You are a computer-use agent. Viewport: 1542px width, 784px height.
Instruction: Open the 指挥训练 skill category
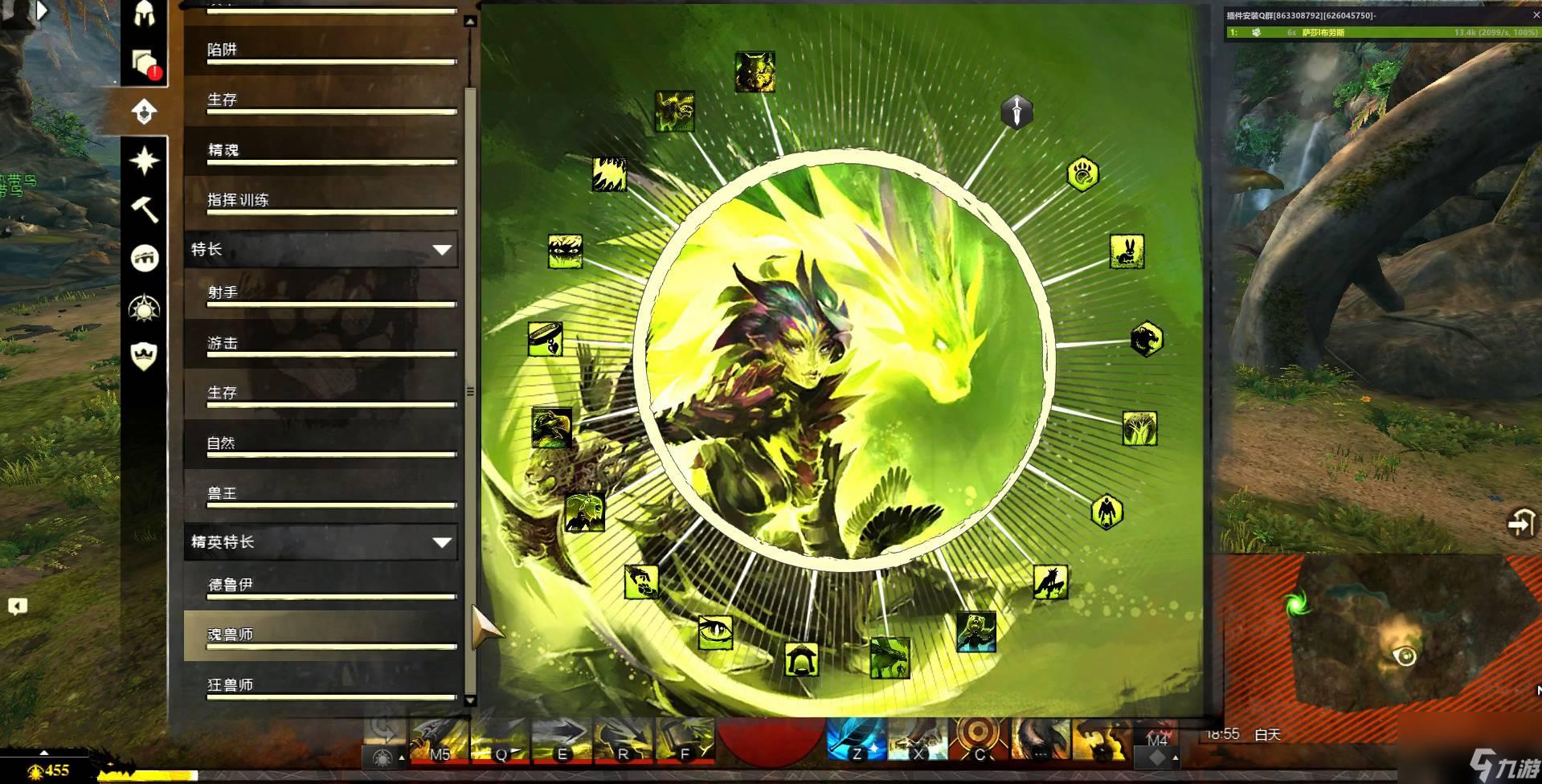tap(321, 200)
